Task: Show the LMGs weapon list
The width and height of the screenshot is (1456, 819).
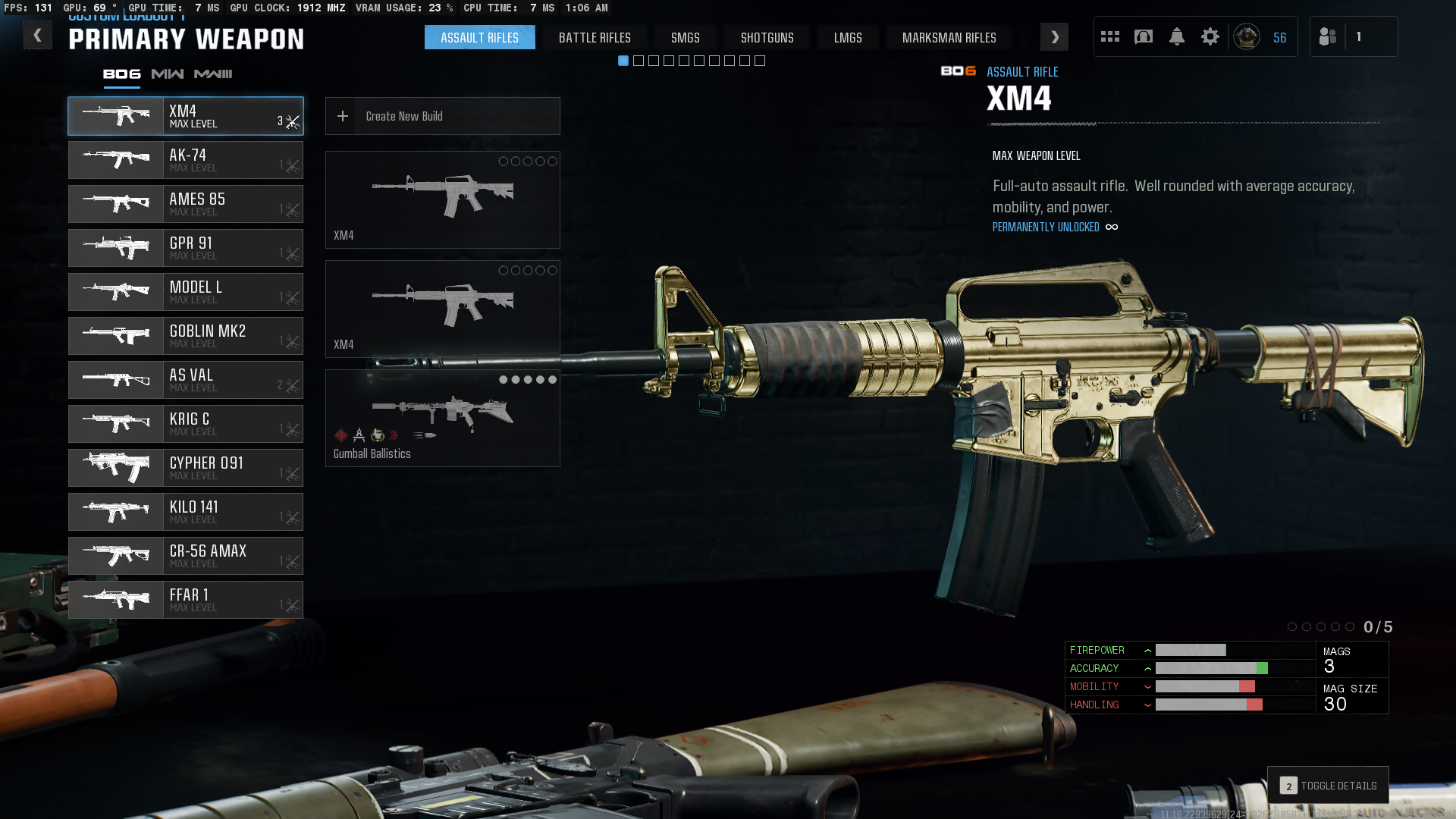Action: pos(848,38)
